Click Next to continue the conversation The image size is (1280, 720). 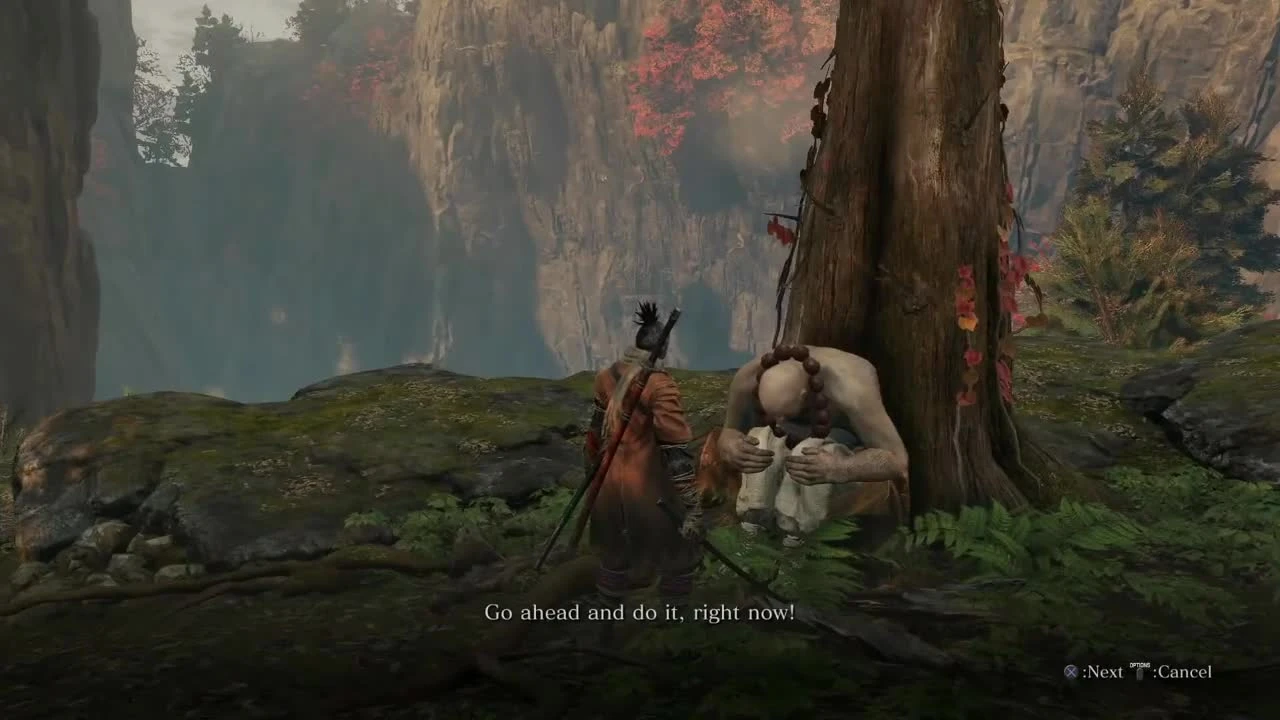(x=1107, y=672)
